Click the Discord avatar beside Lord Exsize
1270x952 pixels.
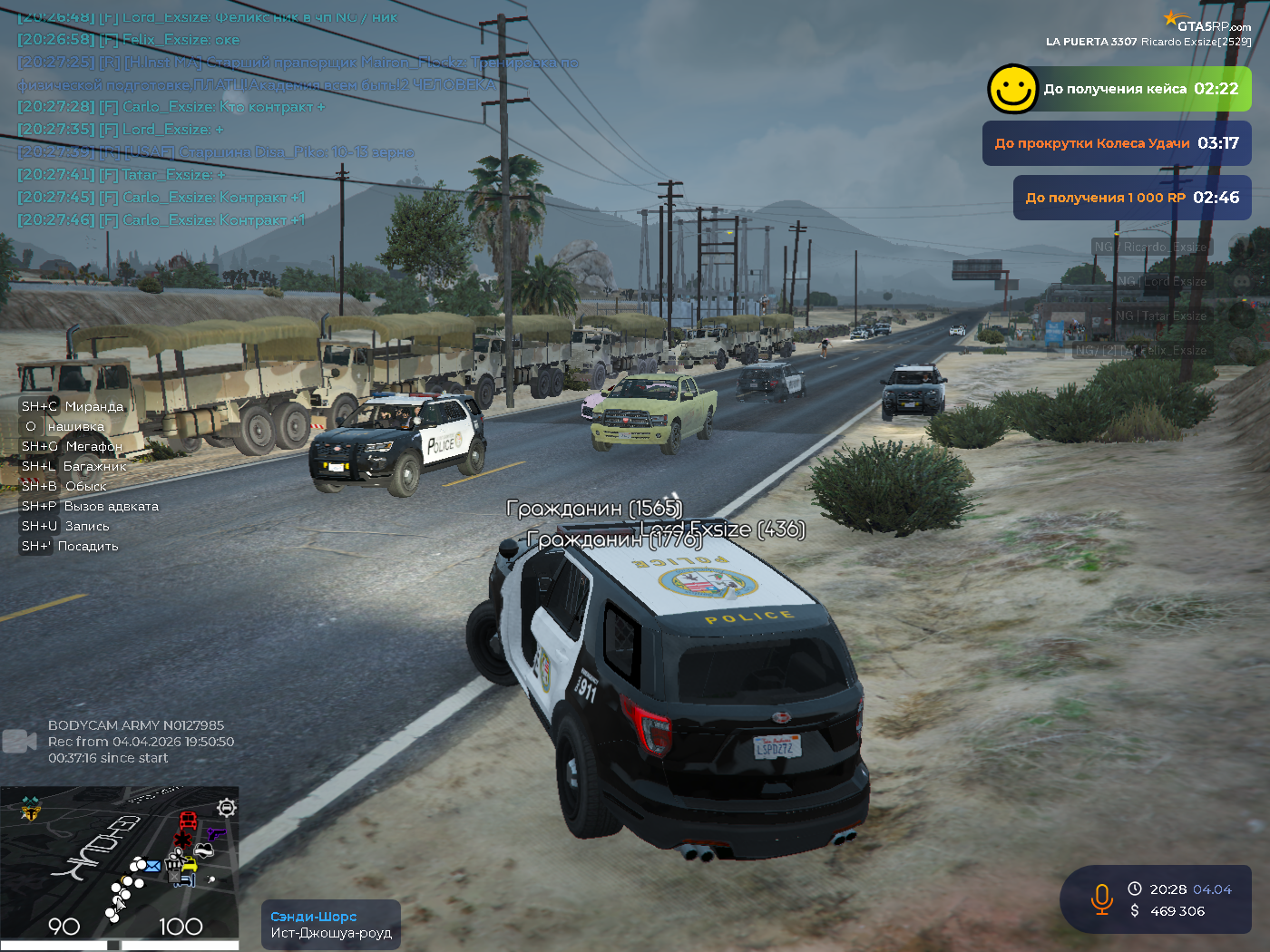[x=1241, y=282]
